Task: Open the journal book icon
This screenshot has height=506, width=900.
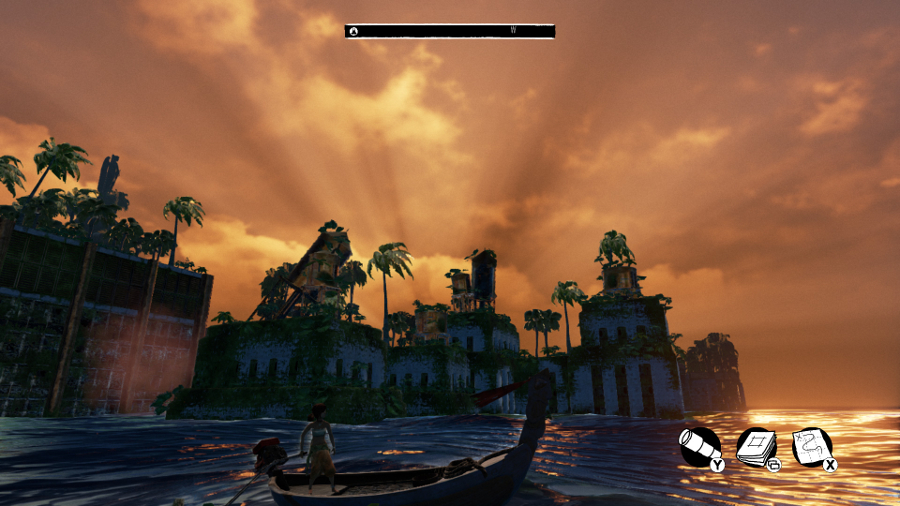Action: 757,446
